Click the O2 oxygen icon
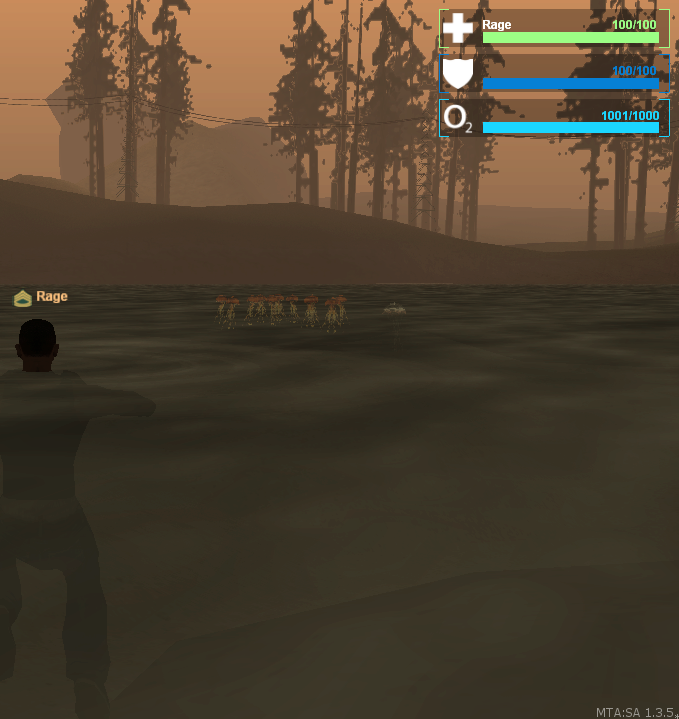The image size is (679, 719). click(458, 119)
